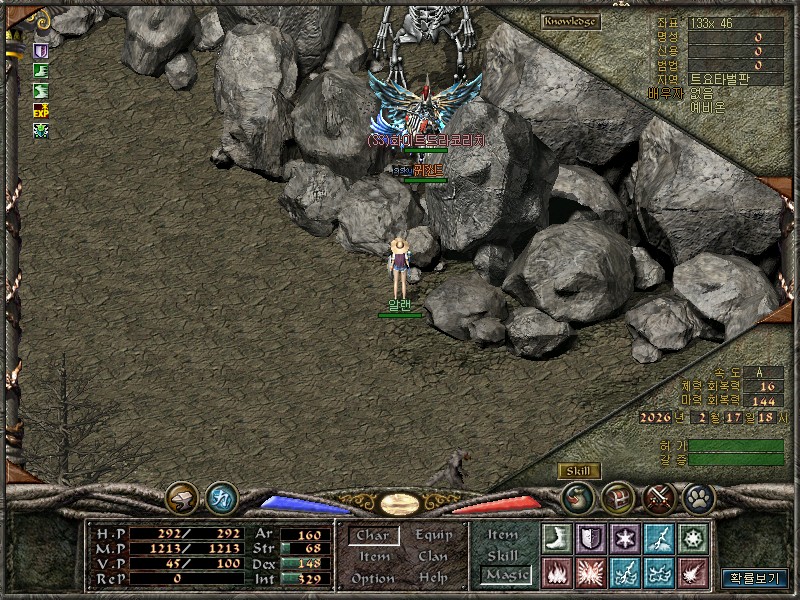Click the round crossed swords button
This screenshot has height=600, width=800.
click(658, 496)
